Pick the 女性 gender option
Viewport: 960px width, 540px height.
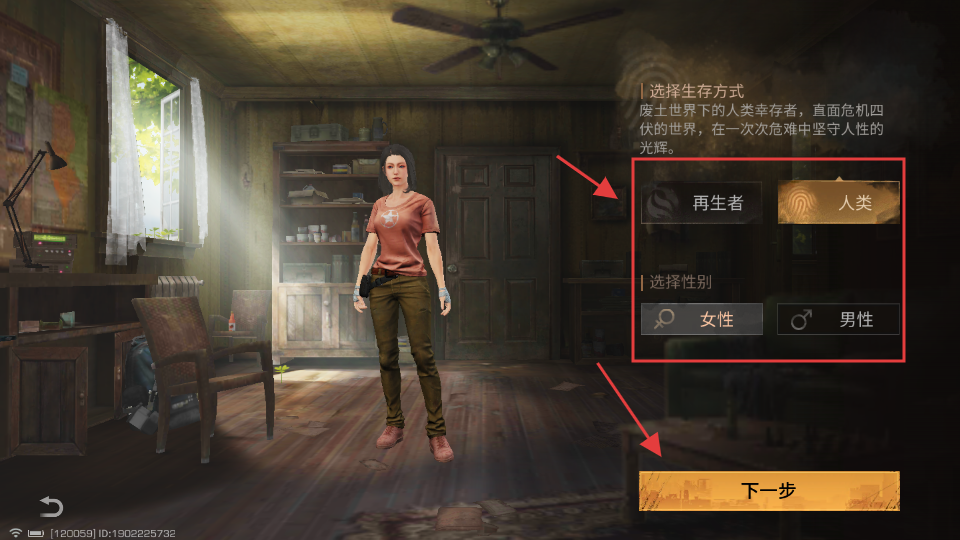pyautogui.click(x=702, y=319)
